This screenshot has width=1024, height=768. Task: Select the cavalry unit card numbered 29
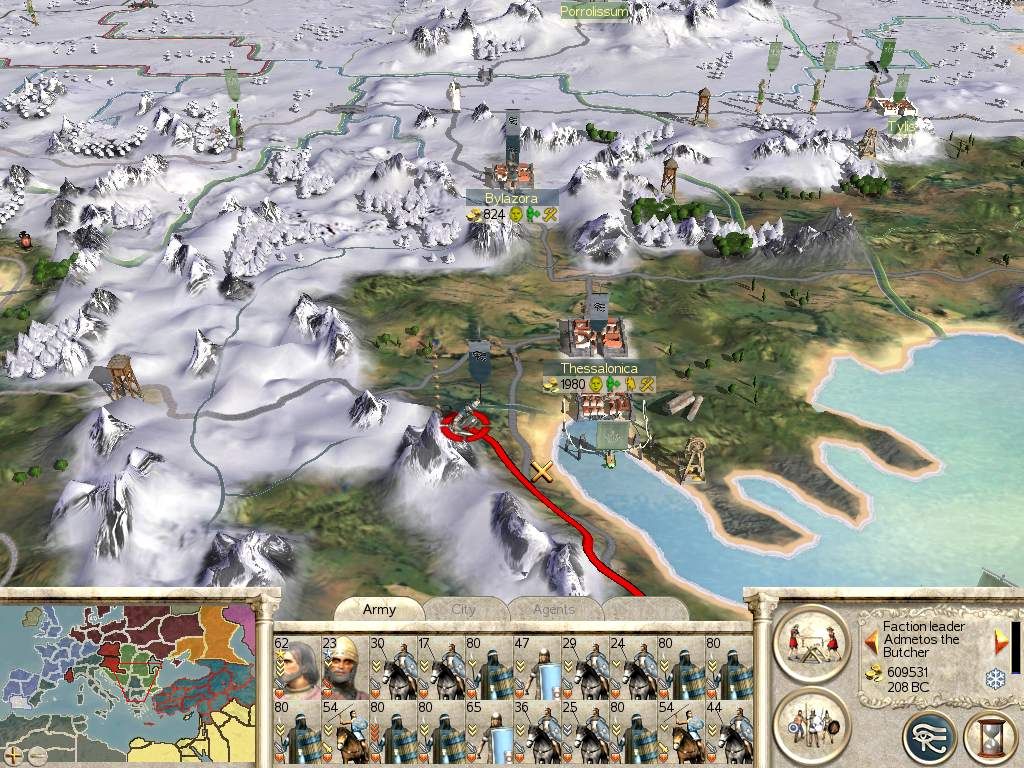click(585, 668)
